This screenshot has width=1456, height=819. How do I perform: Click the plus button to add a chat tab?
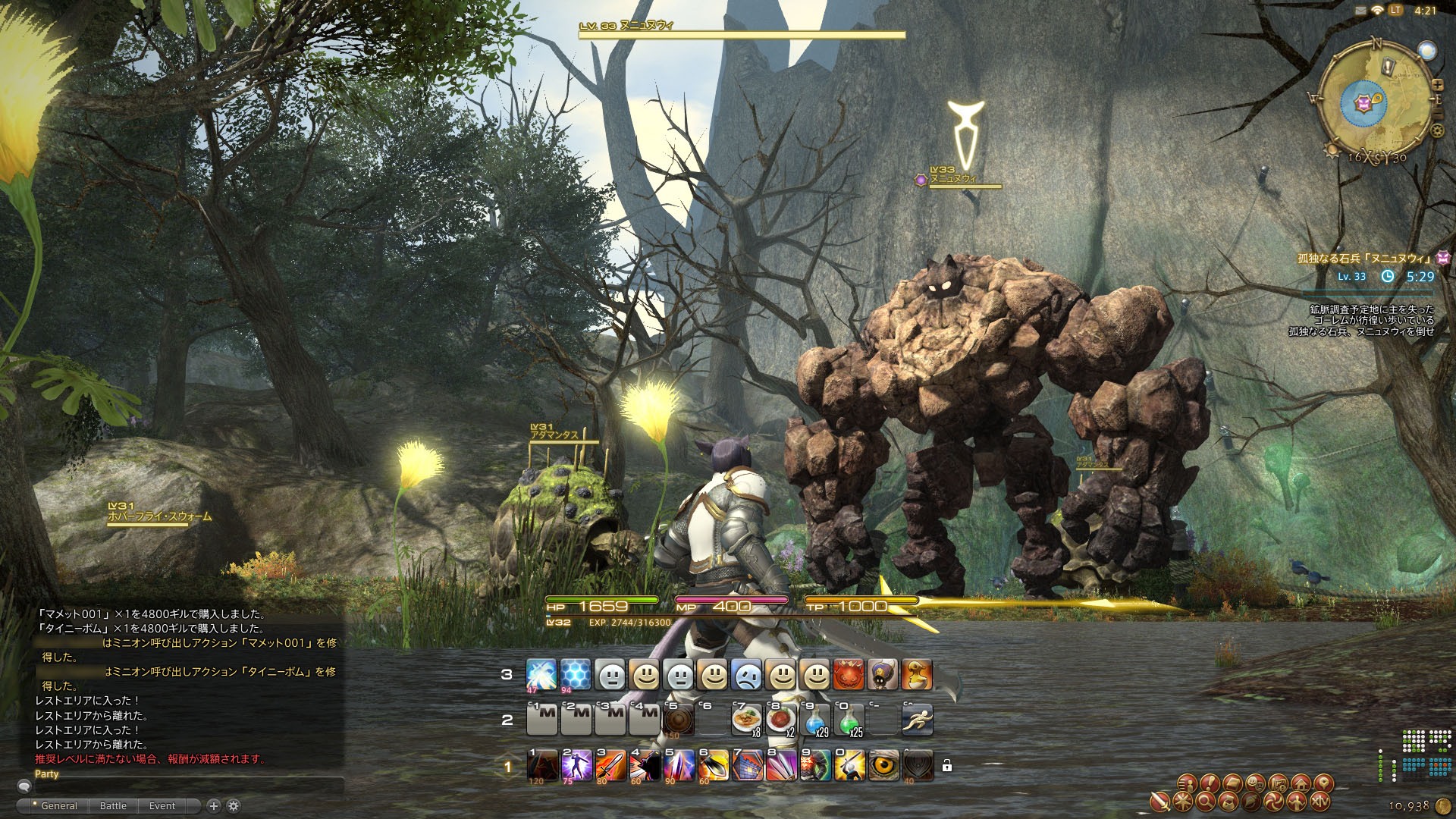pos(214,806)
